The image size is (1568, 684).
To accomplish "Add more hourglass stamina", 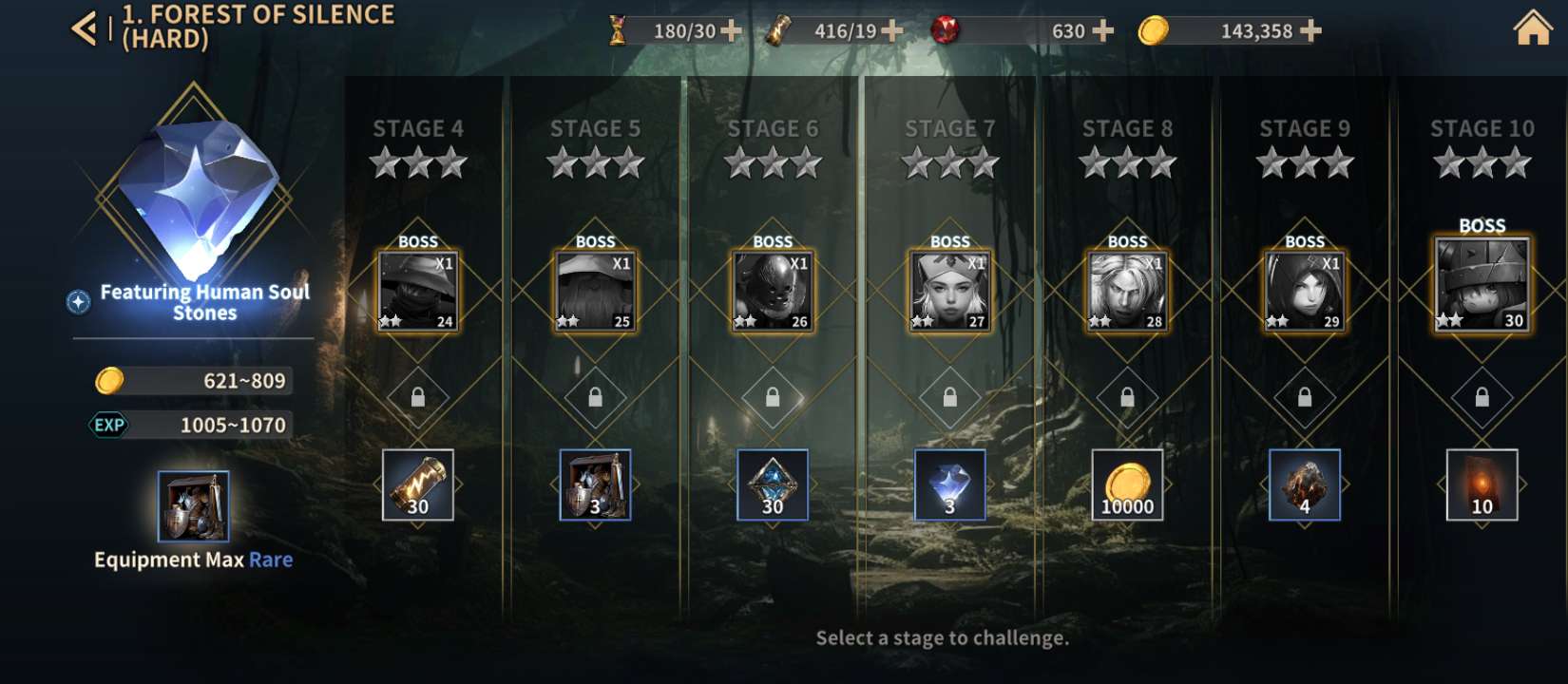I will [731, 31].
